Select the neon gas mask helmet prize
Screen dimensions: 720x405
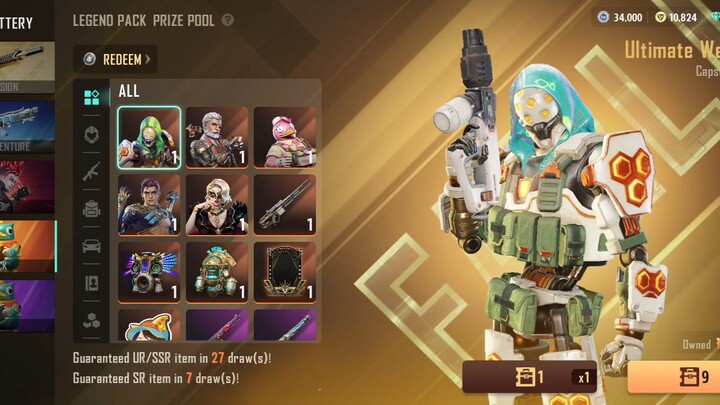tap(149, 271)
